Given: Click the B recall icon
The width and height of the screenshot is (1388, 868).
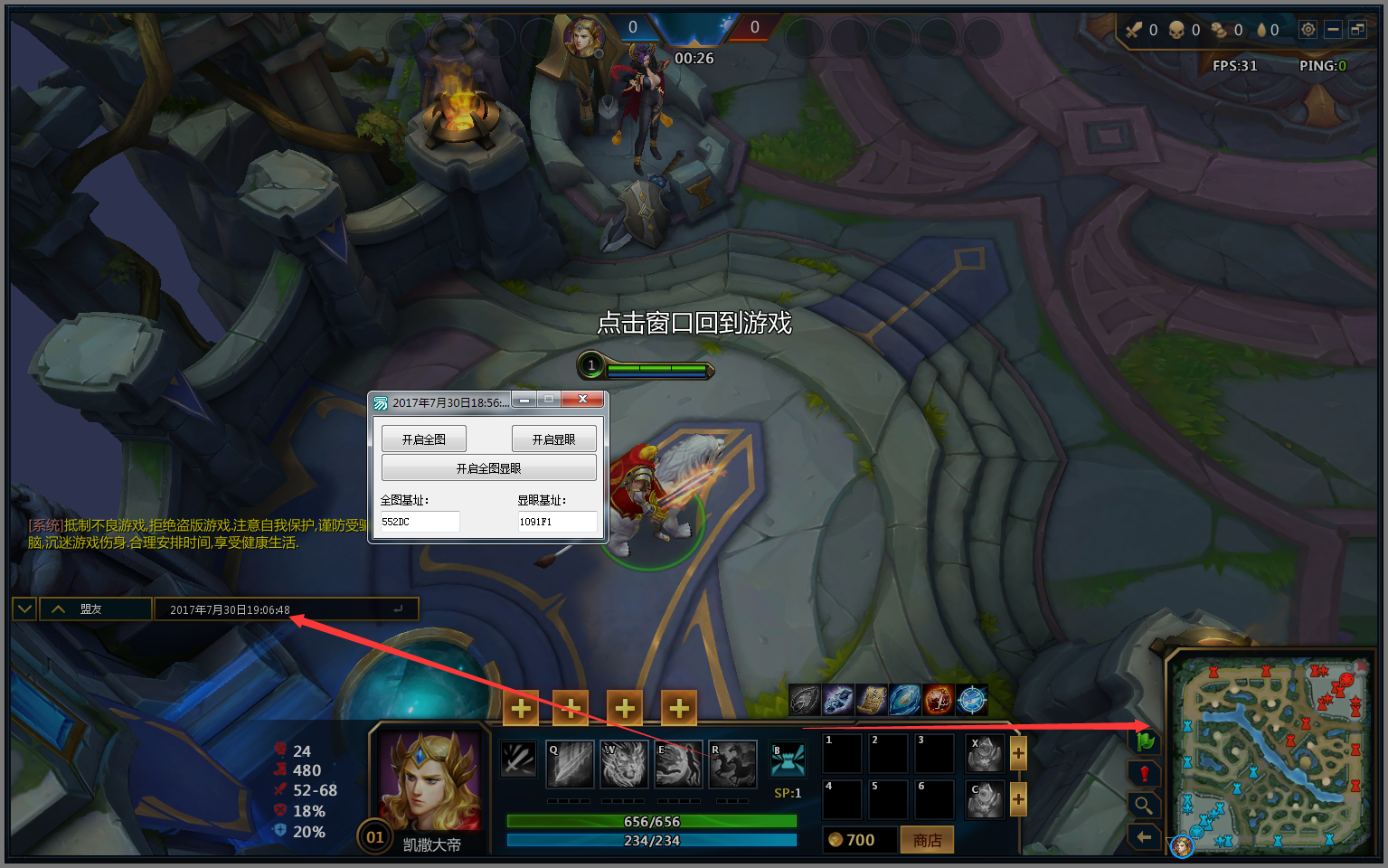Looking at the screenshot, I should tap(788, 760).
